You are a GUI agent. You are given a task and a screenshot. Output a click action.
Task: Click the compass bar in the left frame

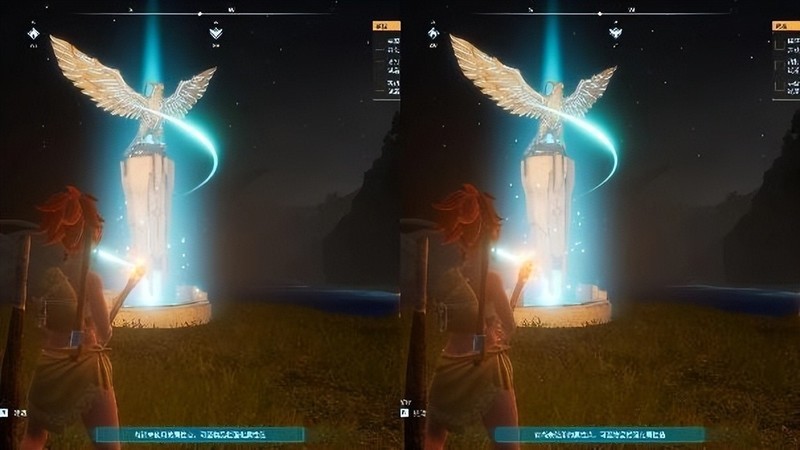[x=200, y=14]
